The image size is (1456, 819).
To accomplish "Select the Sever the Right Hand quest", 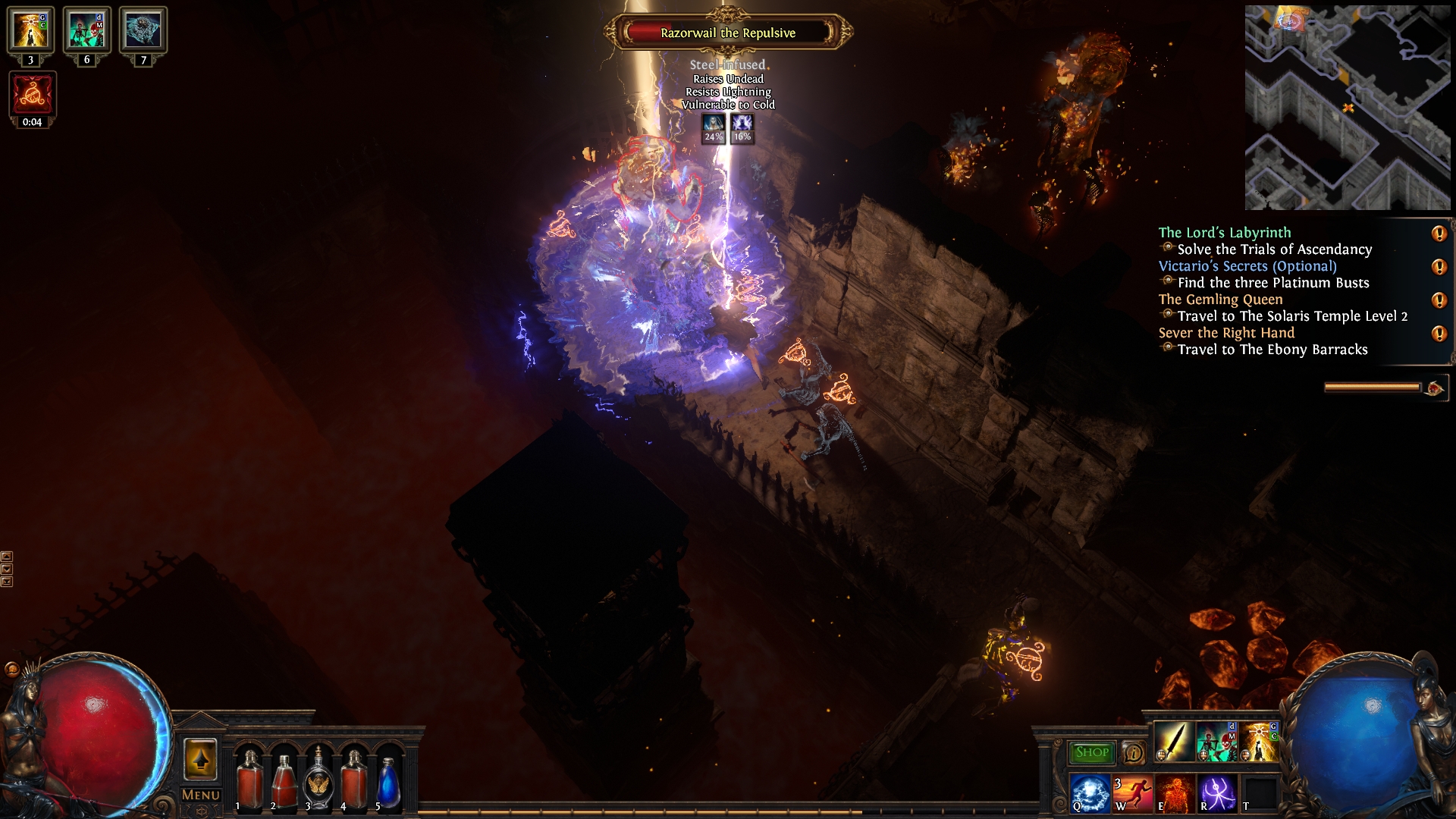I will tap(1226, 333).
